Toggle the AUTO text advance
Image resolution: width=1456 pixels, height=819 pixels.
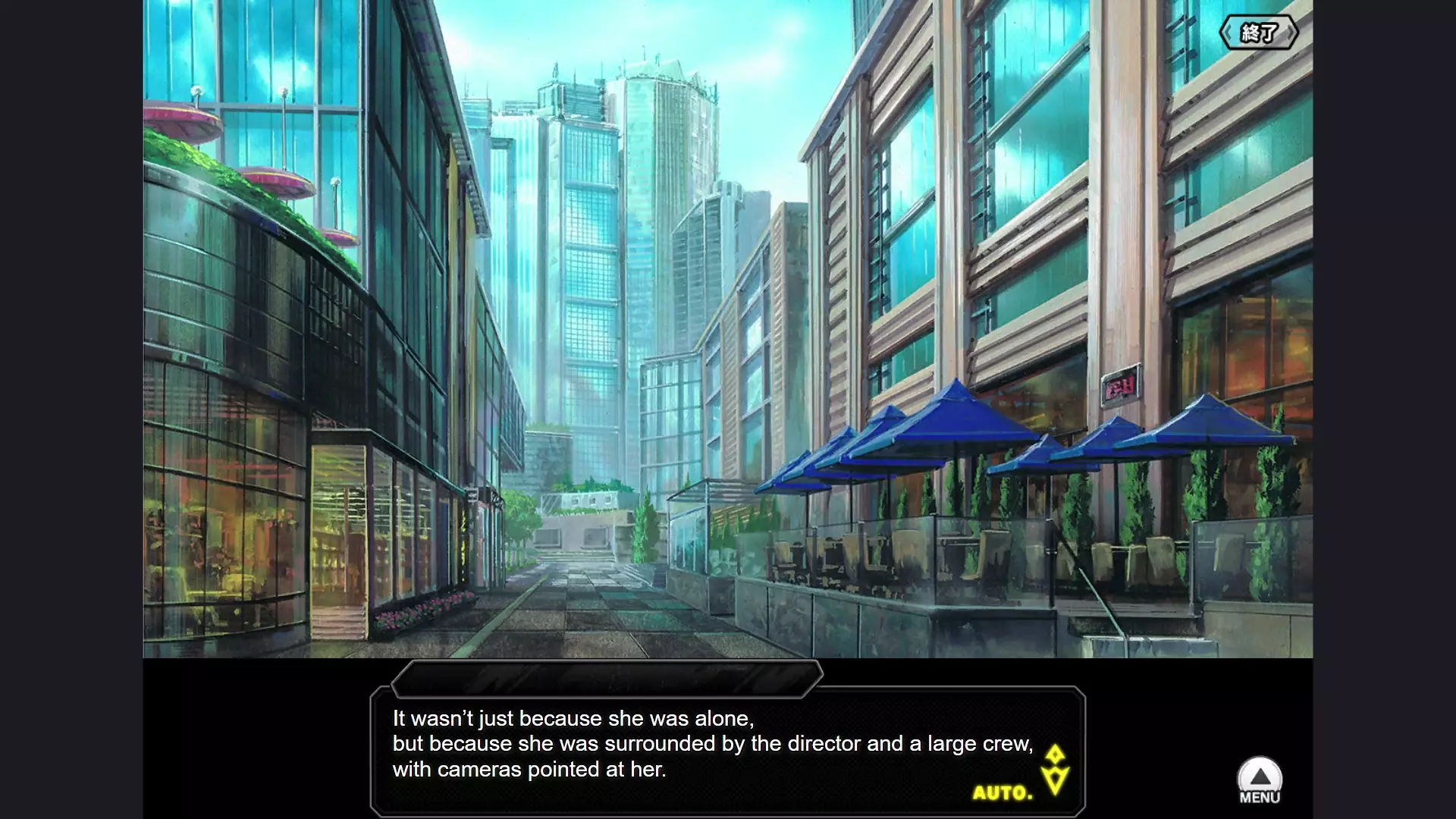(x=1003, y=793)
